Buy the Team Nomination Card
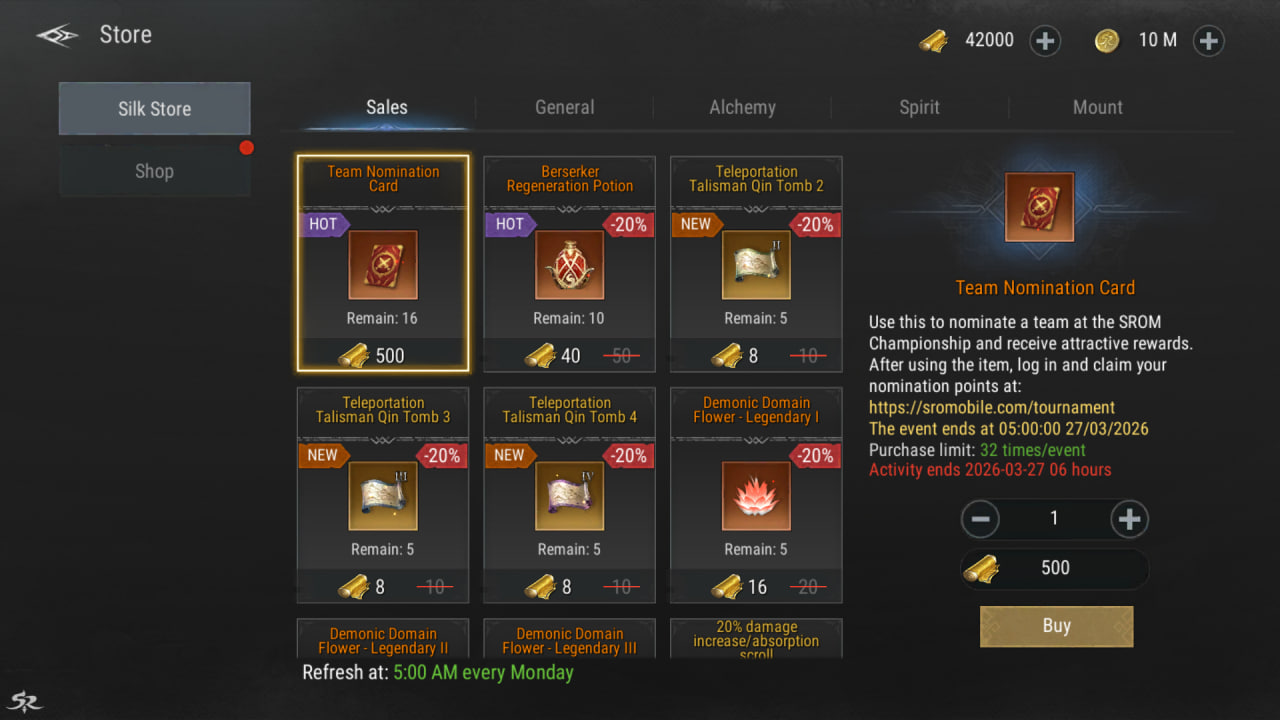 pyautogui.click(x=1056, y=626)
